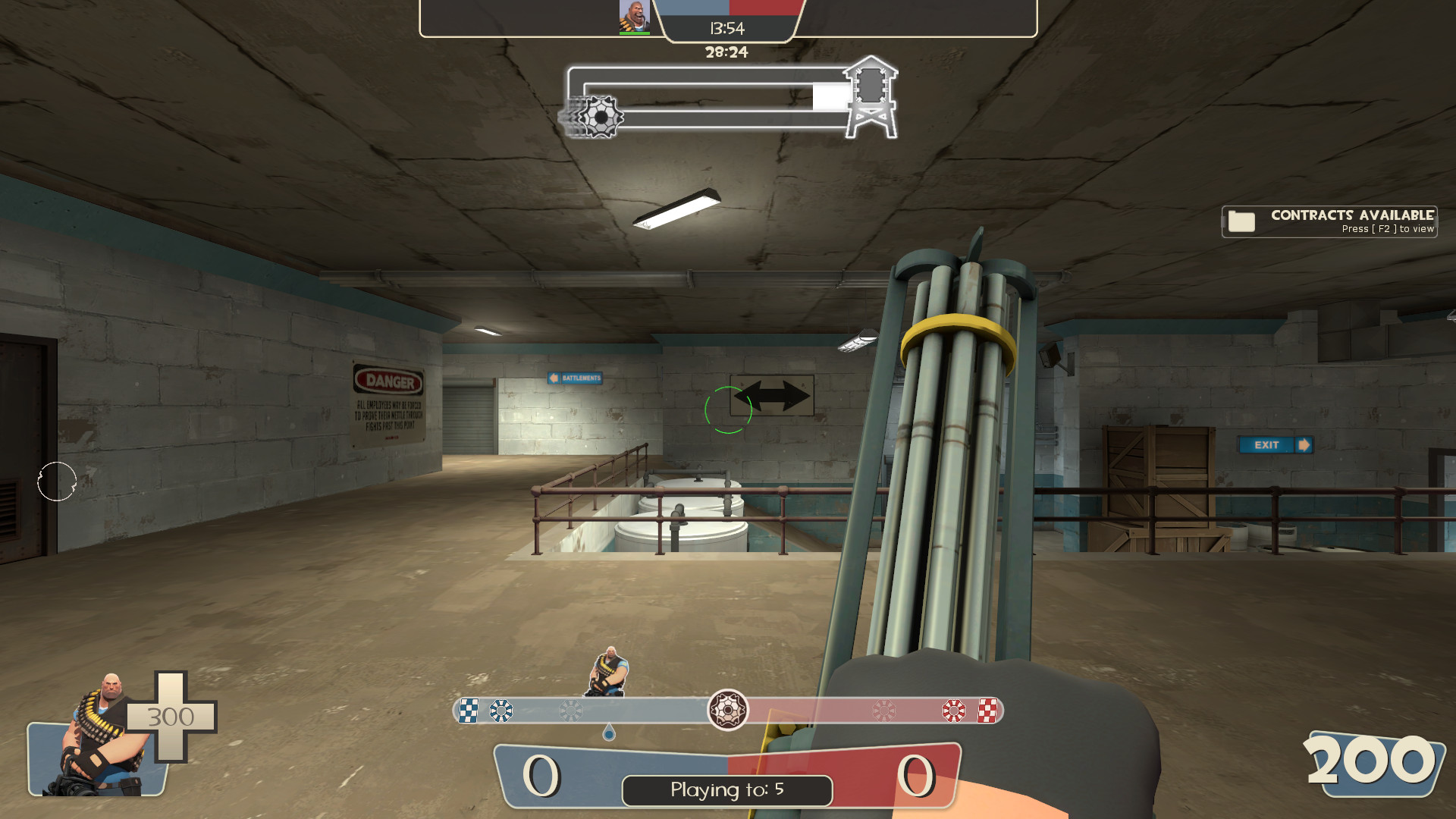This screenshot has width=1456, height=819.
Task: Click the blue team gear point icon
Action: pos(500,711)
